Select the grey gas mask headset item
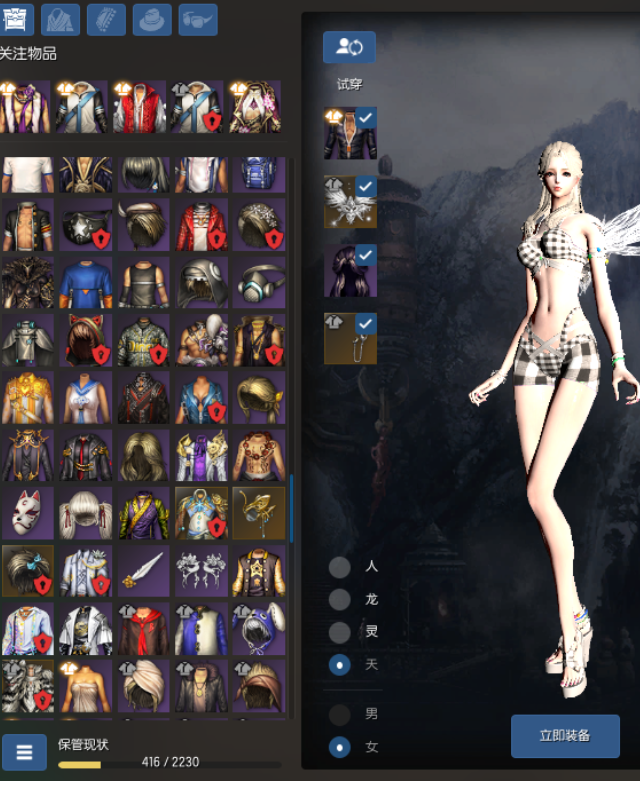Viewport: 640px width, 786px height. pyautogui.click(x=260, y=283)
